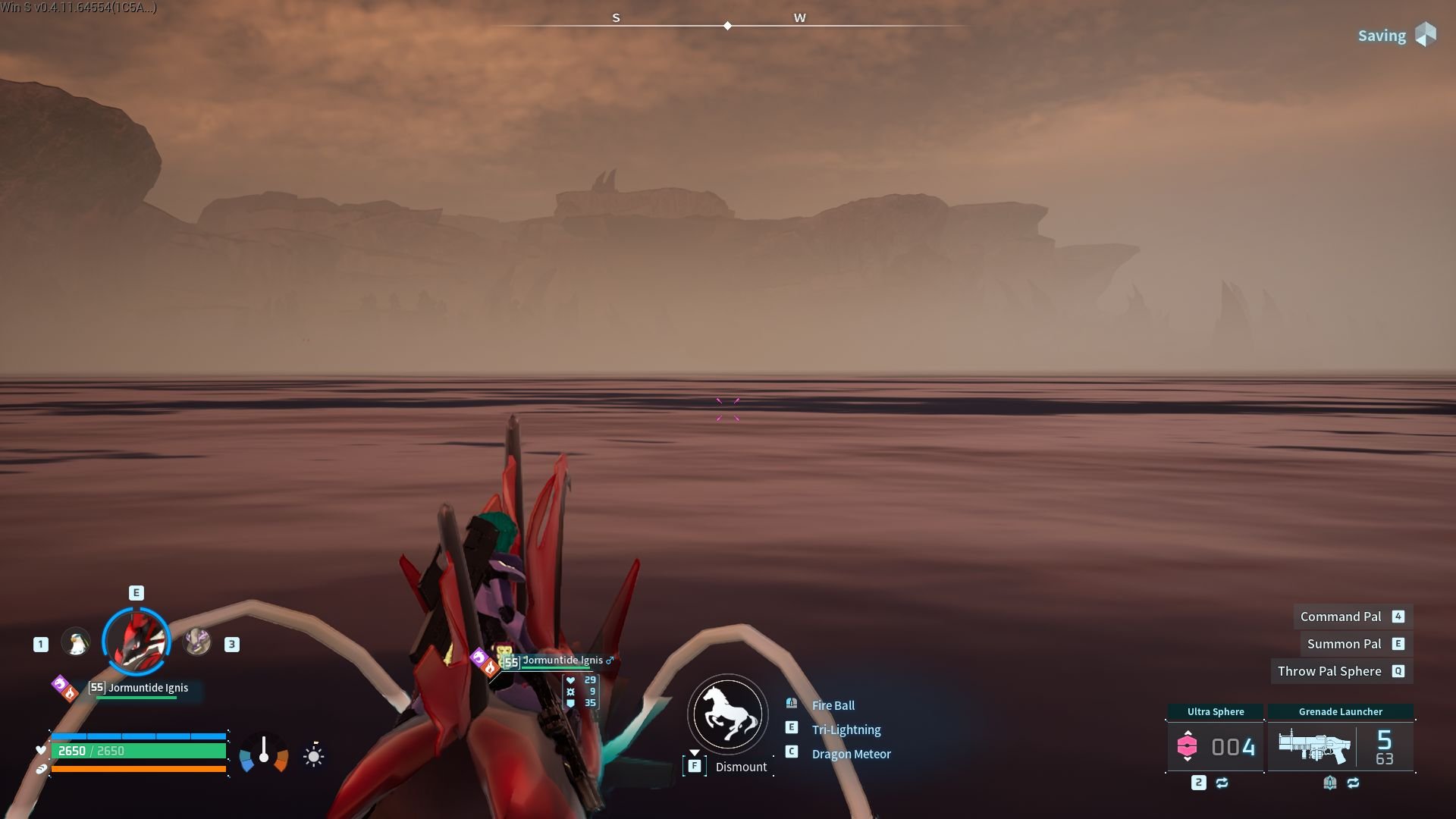Expand the Jormuntide Ignis stats panel
The width and height of the screenshot is (1456, 819).
click(579, 692)
